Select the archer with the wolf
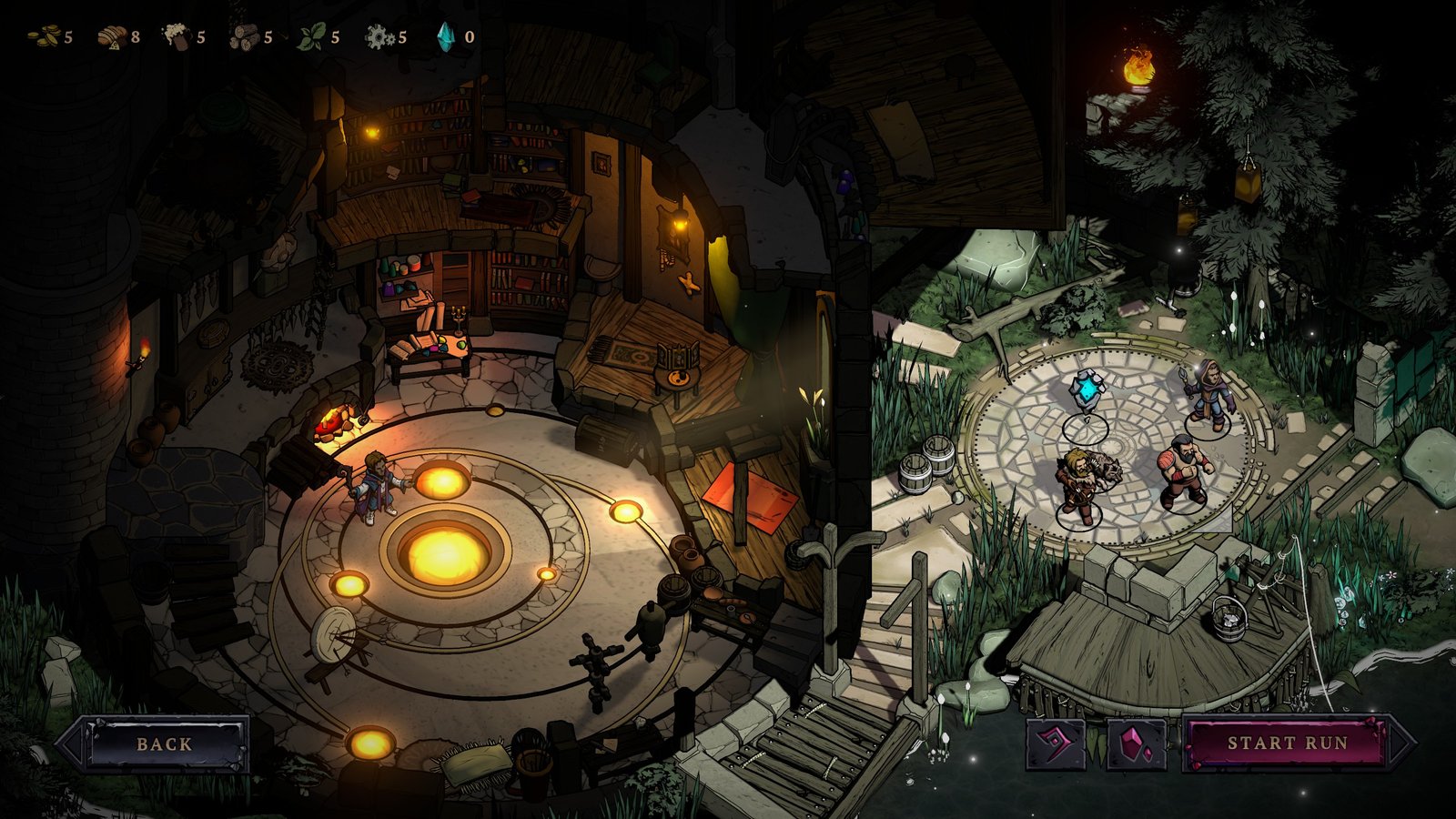Screen dimensions: 1456x819 (x=1080, y=482)
